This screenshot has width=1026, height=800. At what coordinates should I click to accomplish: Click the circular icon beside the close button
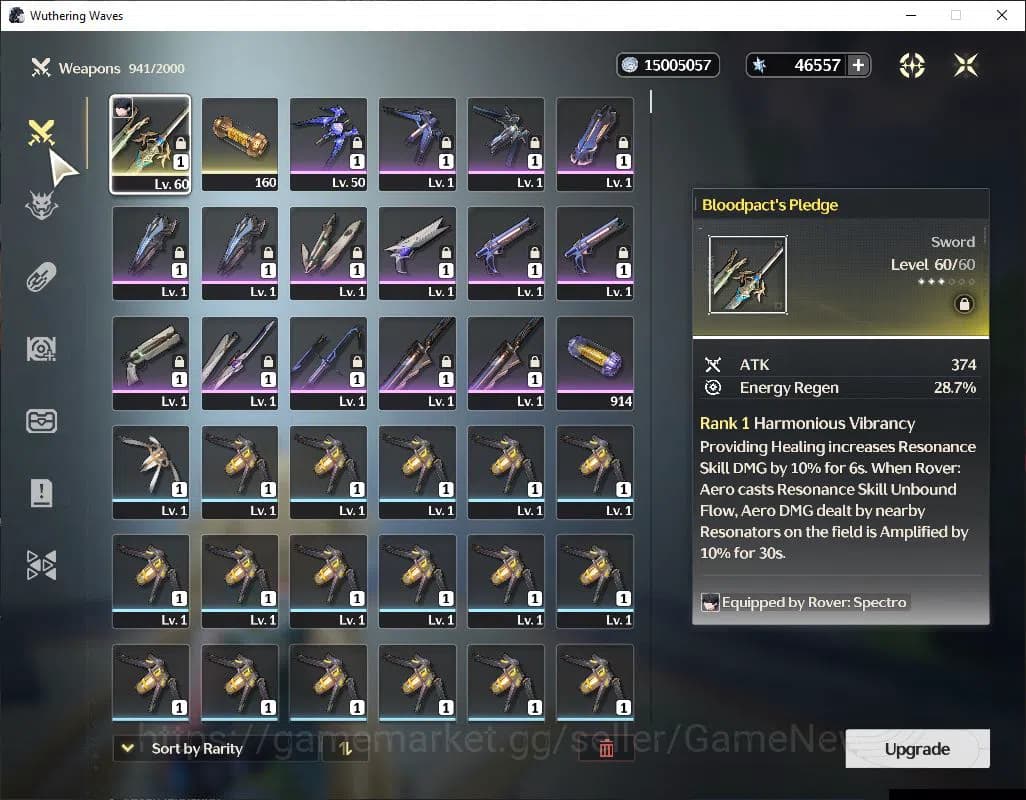click(912, 65)
